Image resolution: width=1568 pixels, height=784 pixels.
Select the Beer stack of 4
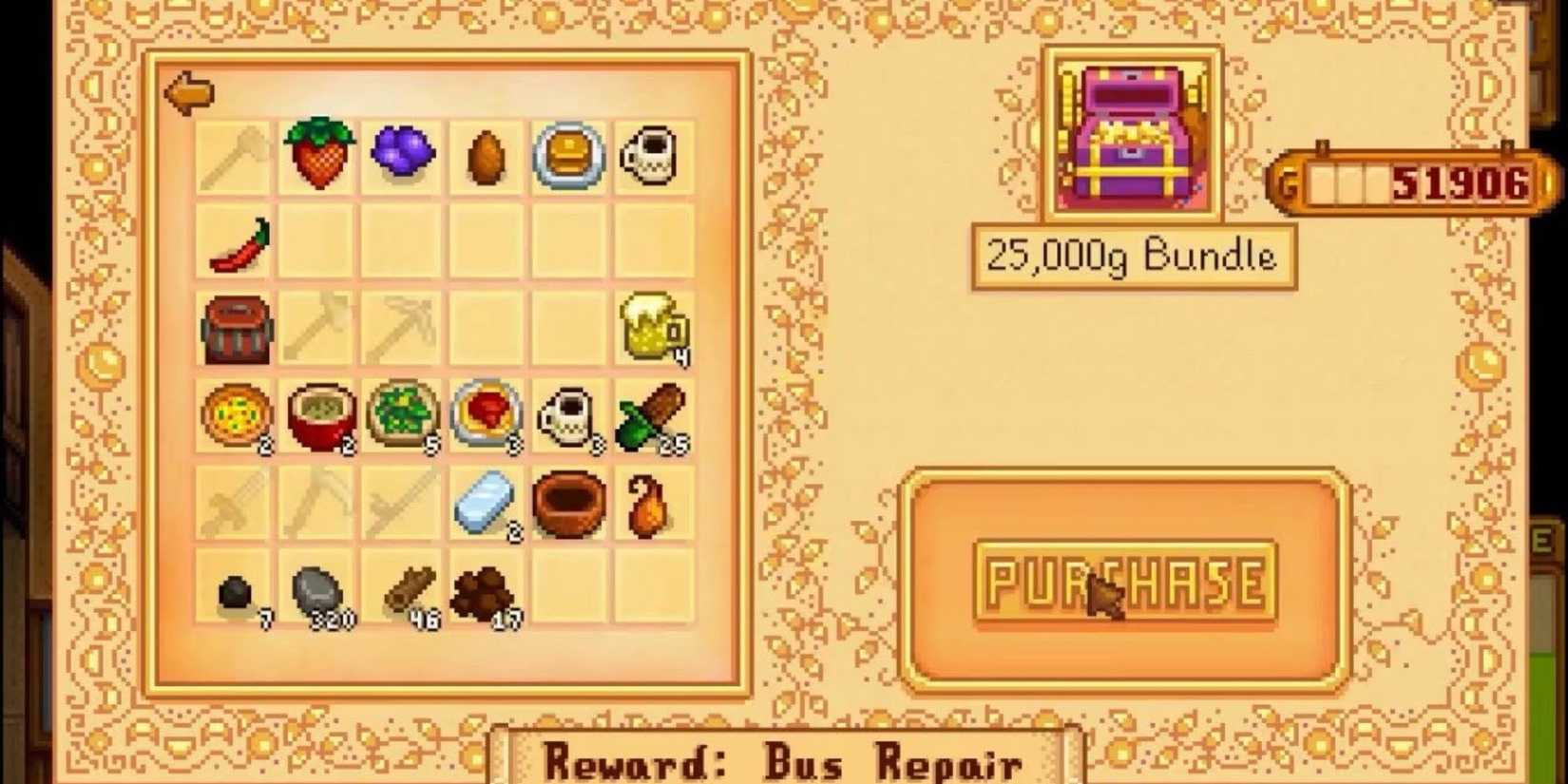pos(652,328)
